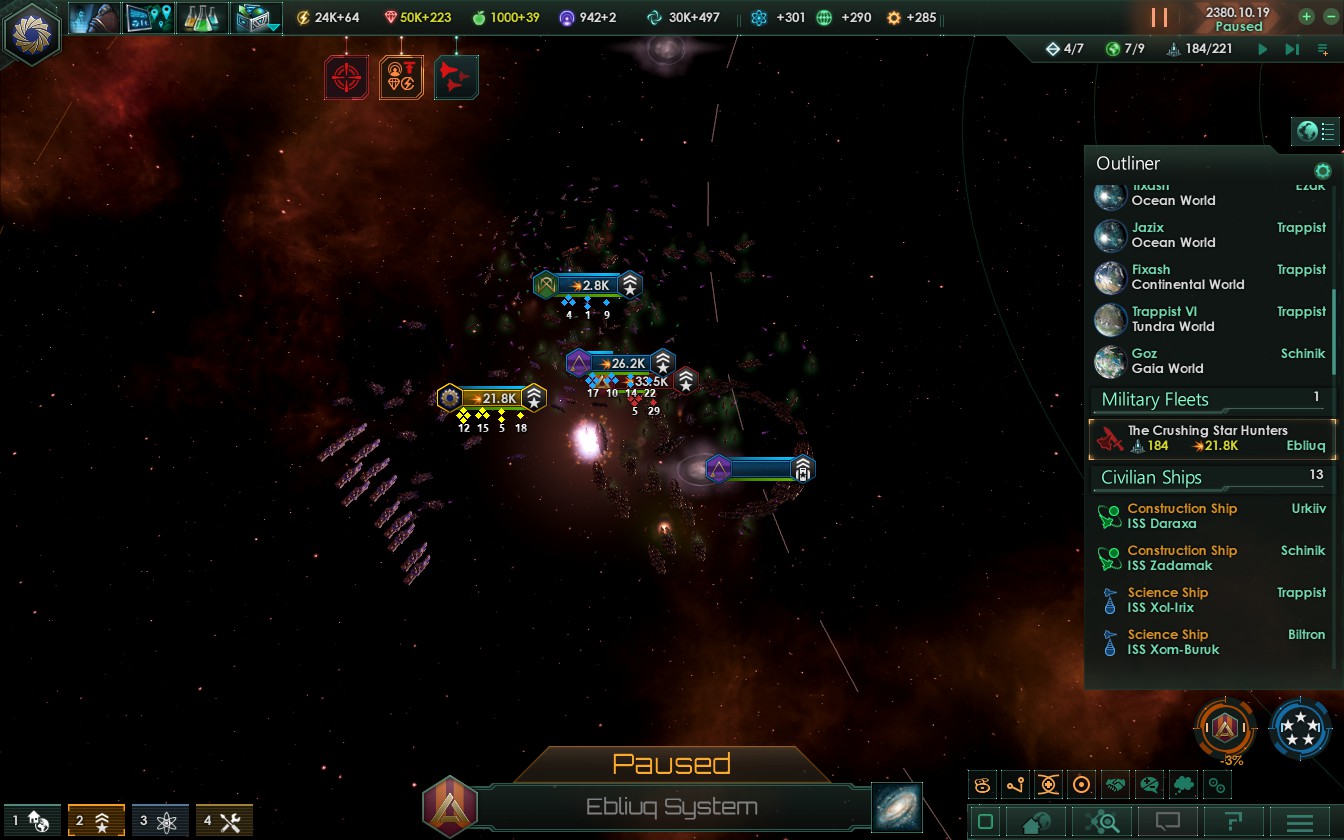
Task: Open the galaxy map view
Action: [896, 808]
